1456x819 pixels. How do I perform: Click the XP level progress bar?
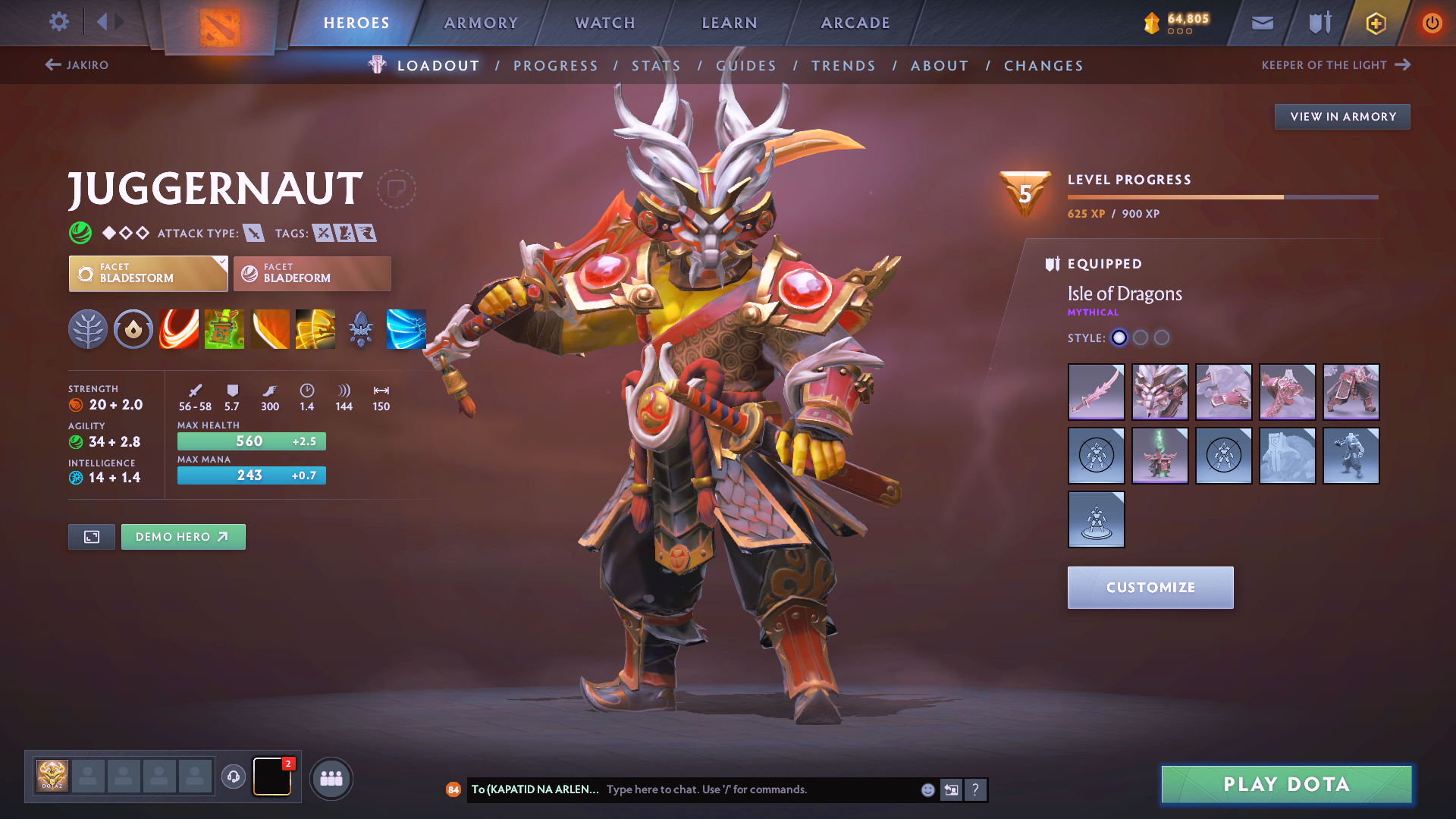(x=1221, y=196)
